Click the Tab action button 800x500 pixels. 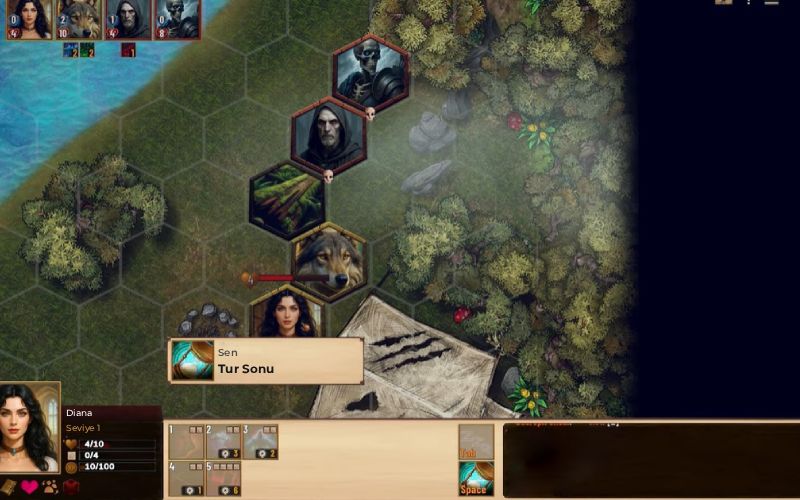click(x=476, y=441)
